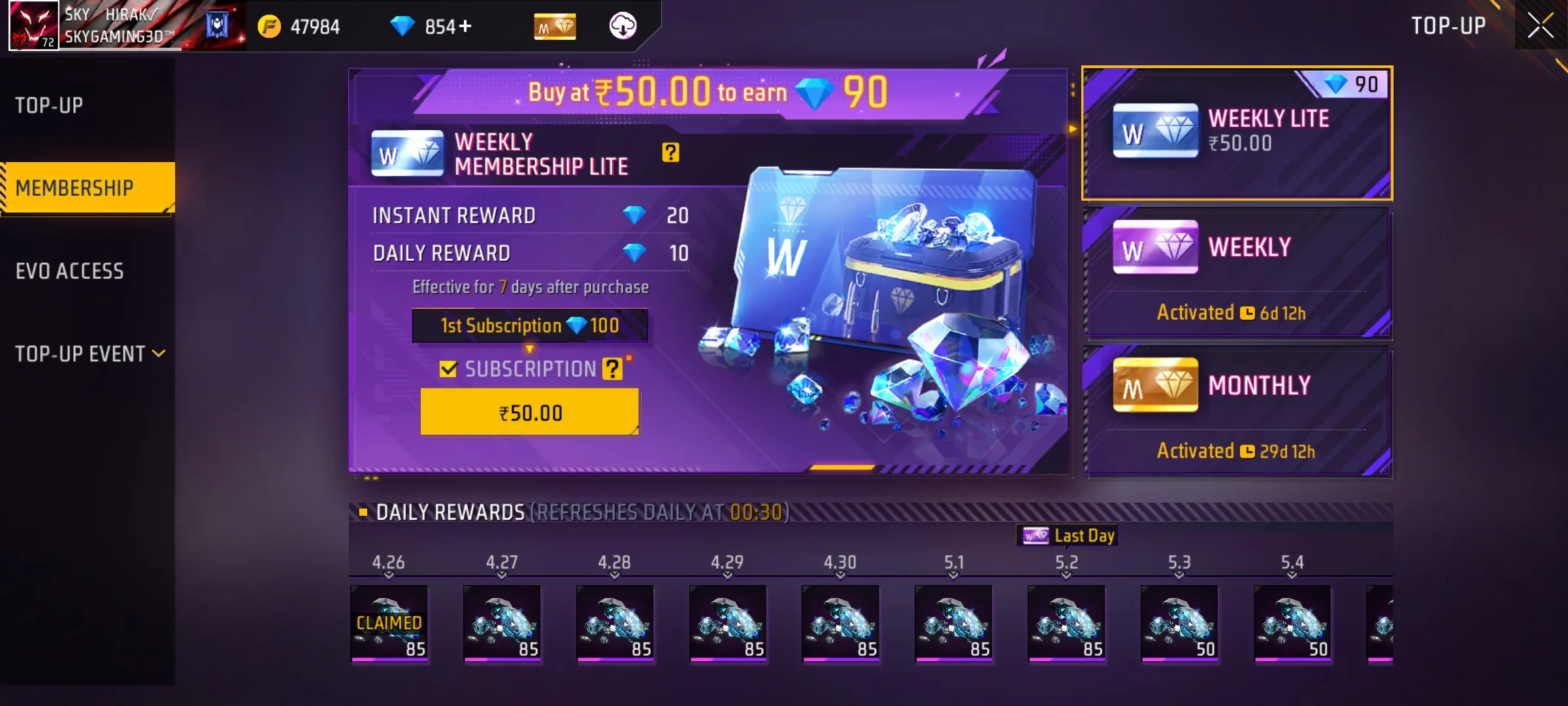Select the Membership sidebar tab
This screenshot has height=706, width=1568.
[x=75, y=188]
